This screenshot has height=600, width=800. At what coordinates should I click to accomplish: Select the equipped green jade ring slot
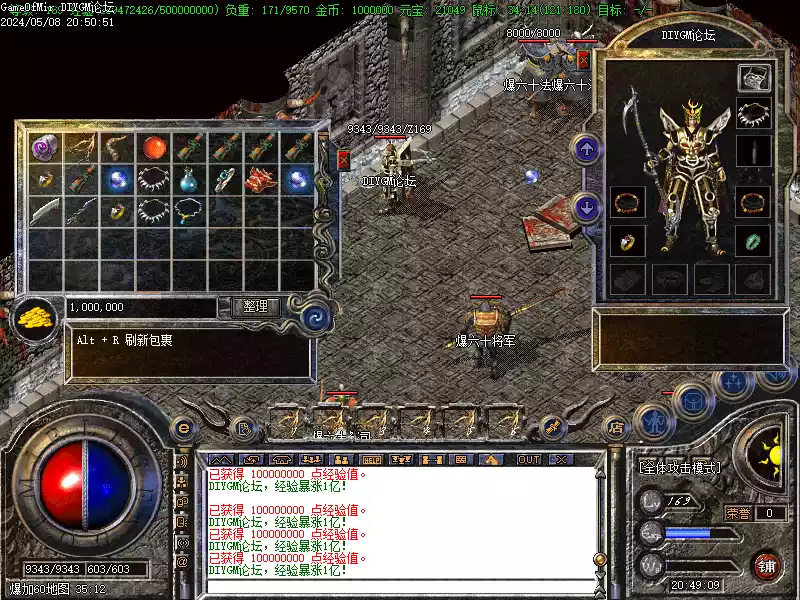click(753, 241)
